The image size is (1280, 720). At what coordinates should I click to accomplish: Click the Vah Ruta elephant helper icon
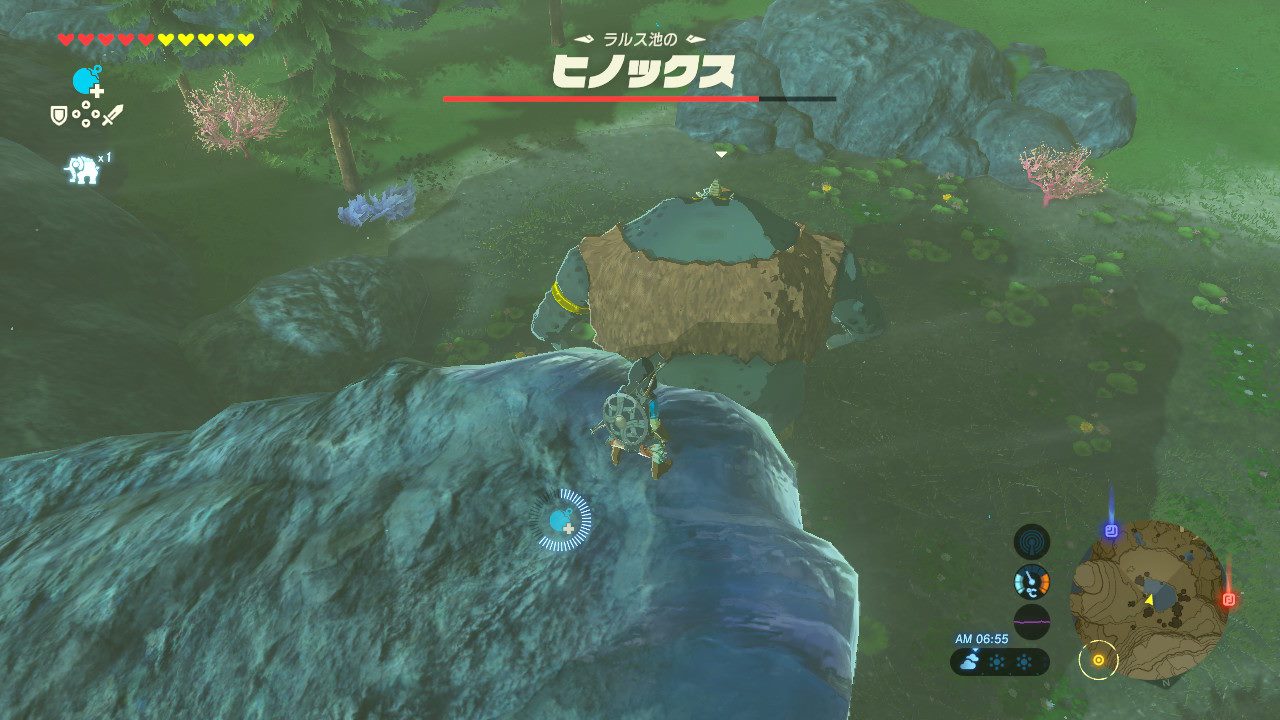pos(82,168)
